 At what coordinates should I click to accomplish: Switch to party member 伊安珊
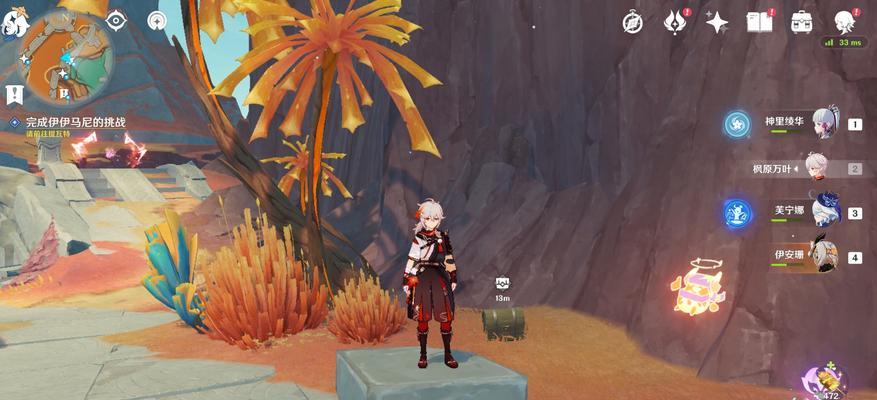pyautogui.click(x=825, y=256)
